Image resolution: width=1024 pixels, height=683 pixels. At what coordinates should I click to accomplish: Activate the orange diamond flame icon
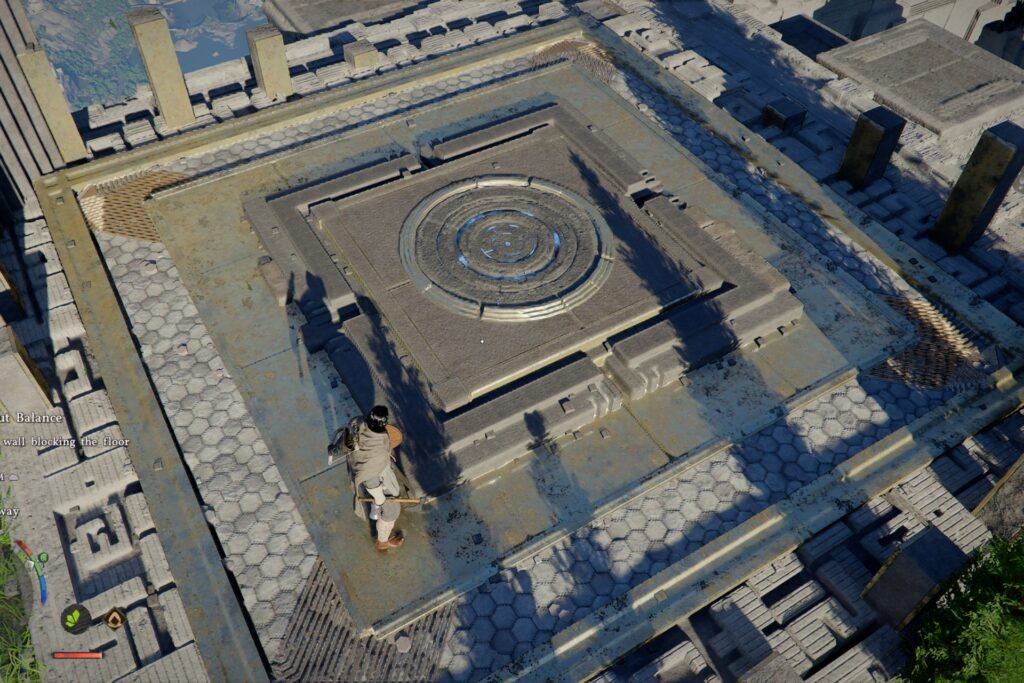(115, 620)
